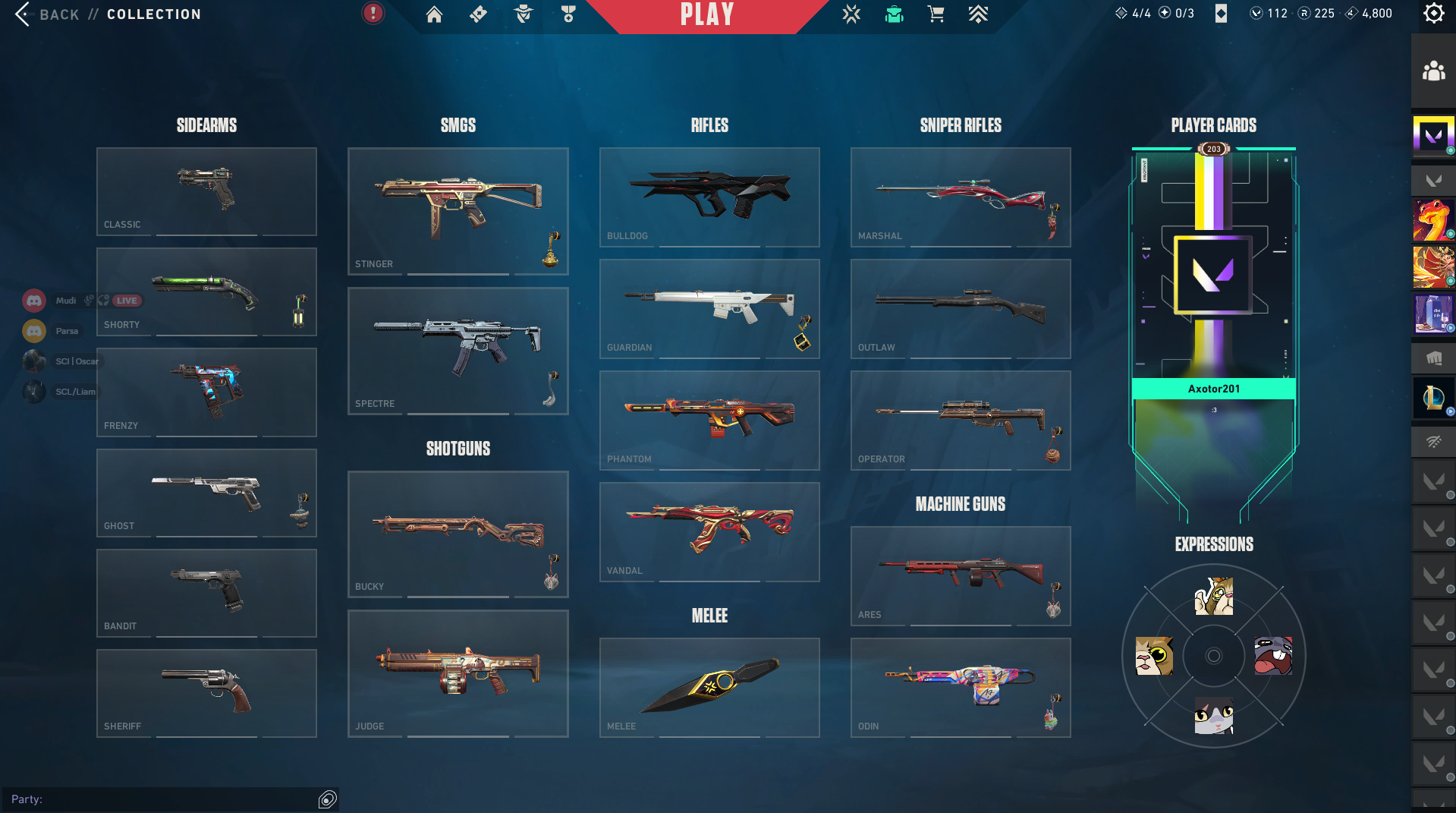Select the Classic sidearm slot
Image resolution: width=1456 pixels, height=813 pixels.
(x=206, y=191)
